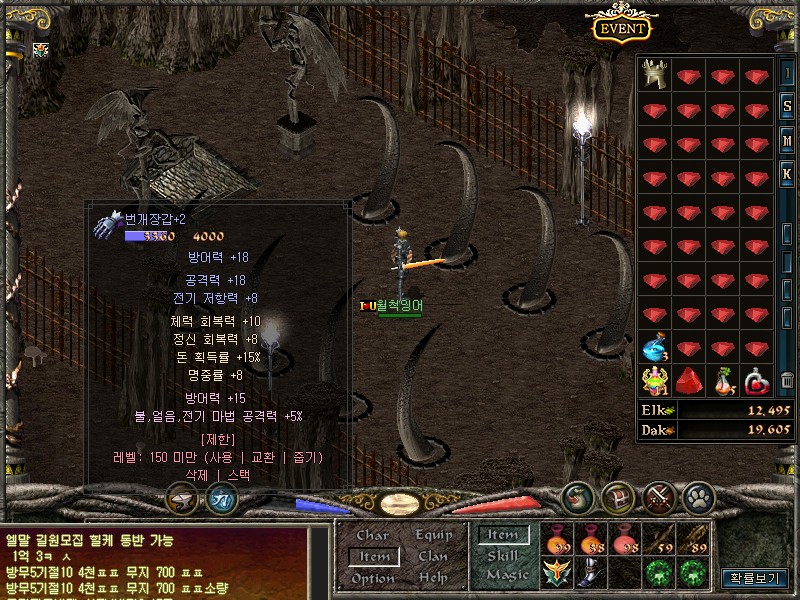Open the Option menu
Screen dimensions: 800x600
(x=372, y=578)
